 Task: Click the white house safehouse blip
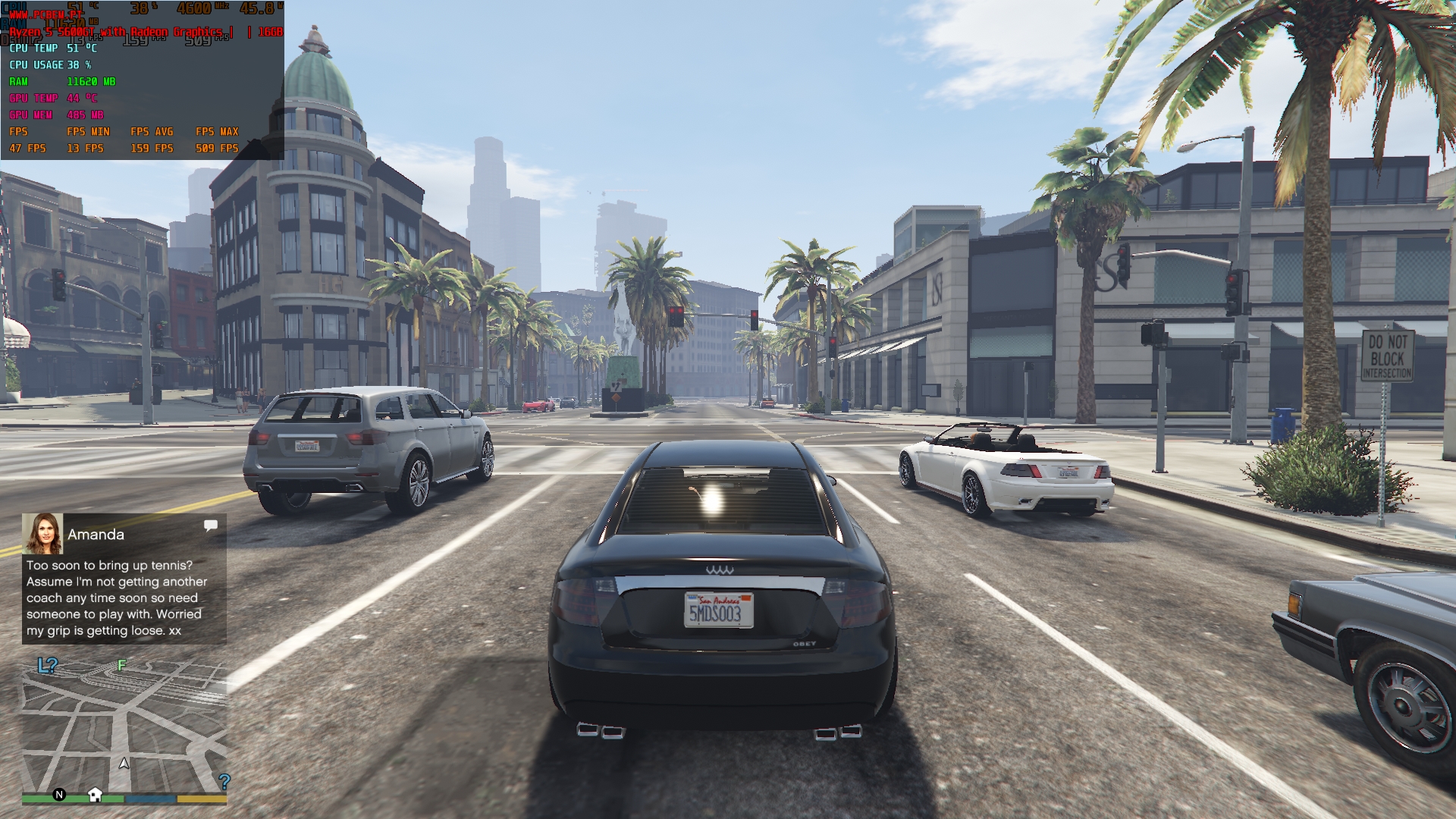(95, 794)
